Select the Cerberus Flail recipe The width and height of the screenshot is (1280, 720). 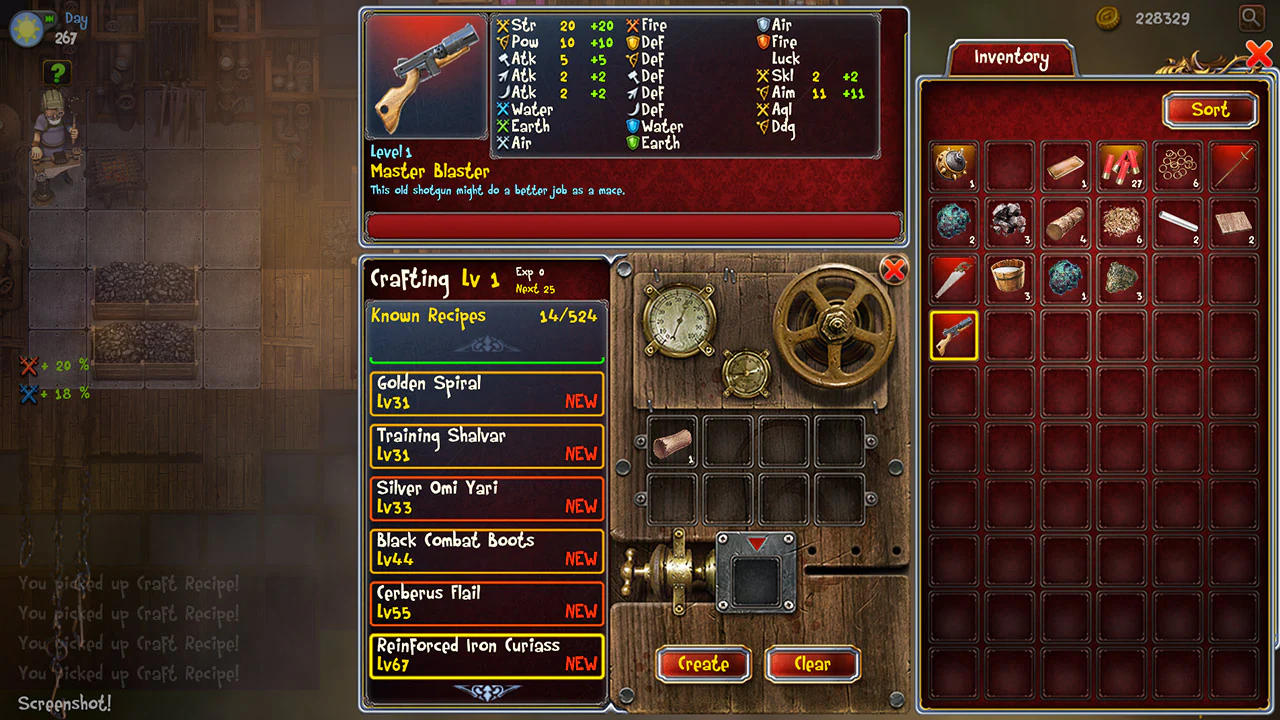click(486, 604)
